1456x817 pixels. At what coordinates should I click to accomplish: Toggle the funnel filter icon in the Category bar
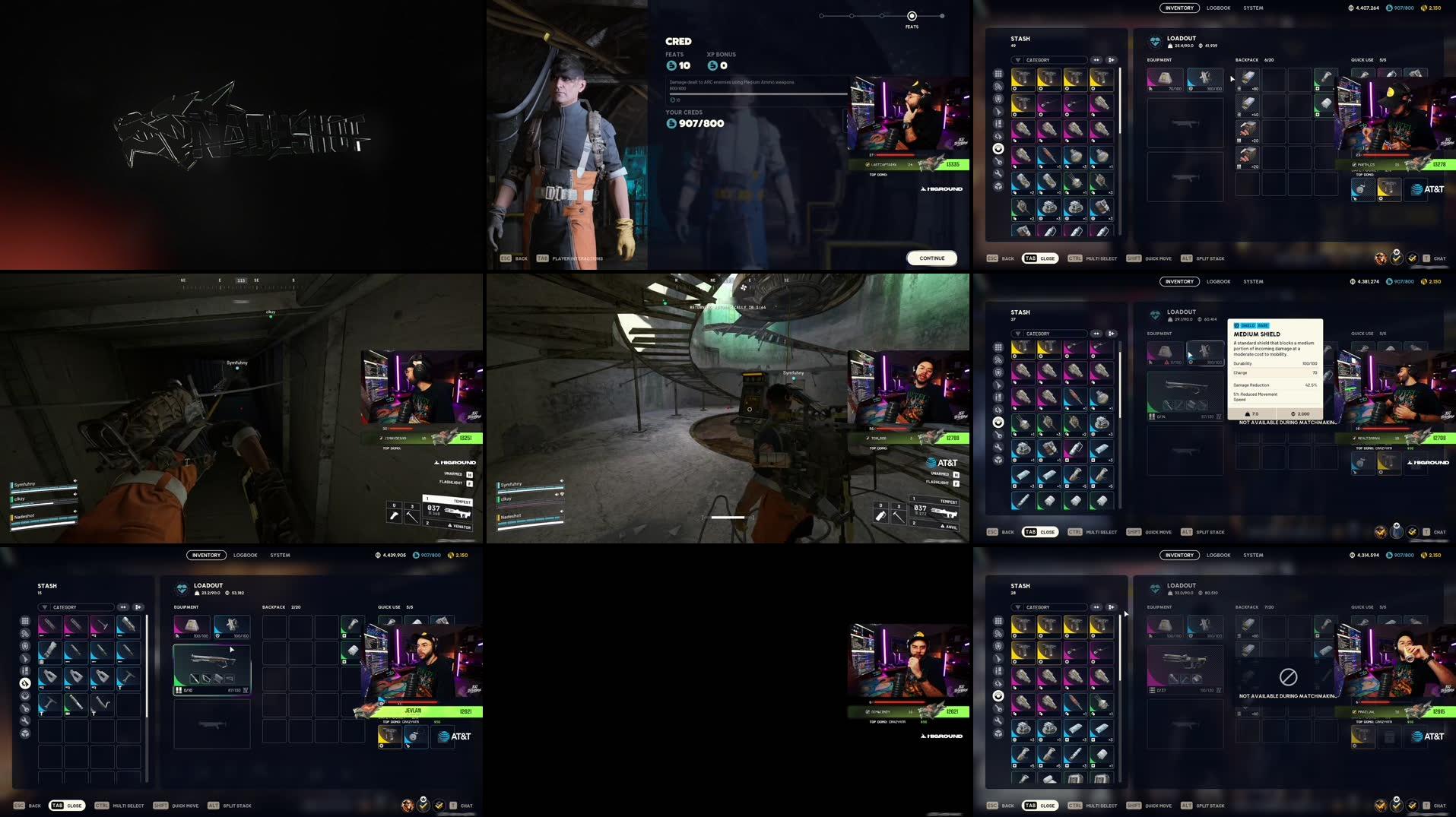1020,60
